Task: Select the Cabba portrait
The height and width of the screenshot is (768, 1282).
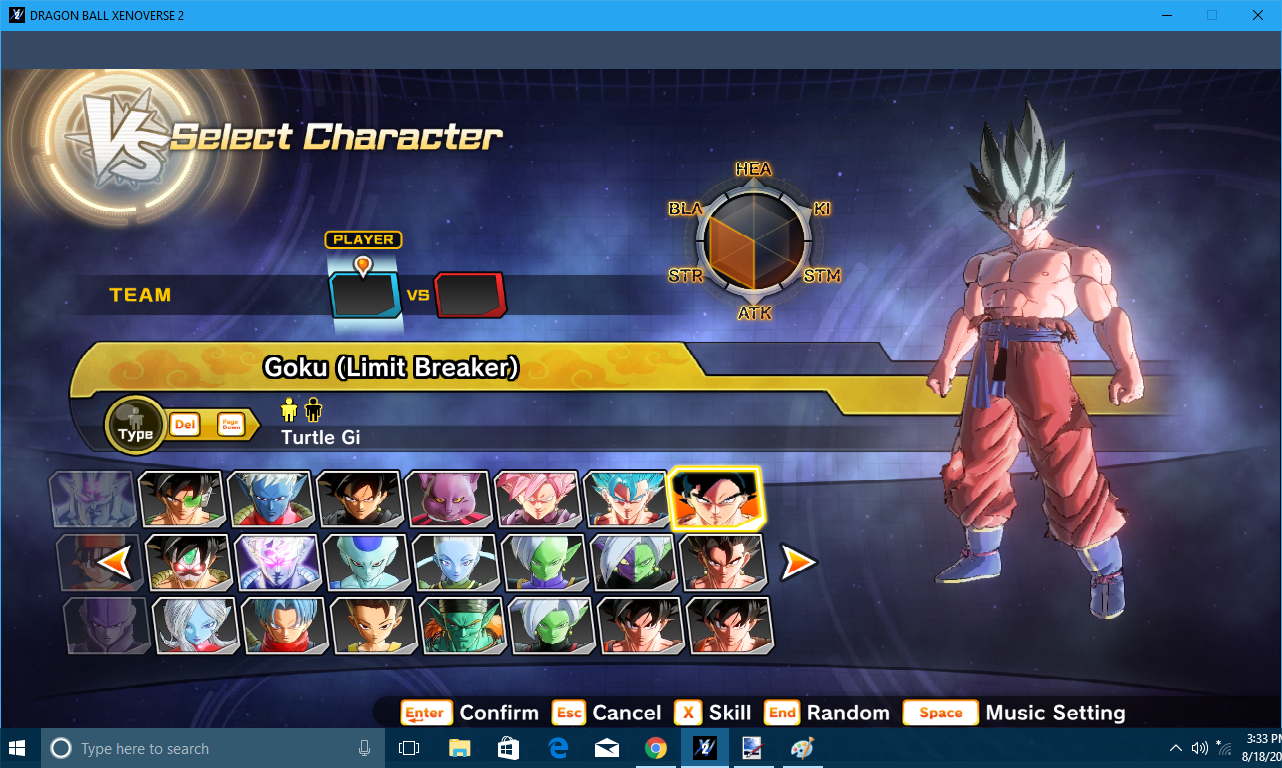Action: (x=373, y=625)
